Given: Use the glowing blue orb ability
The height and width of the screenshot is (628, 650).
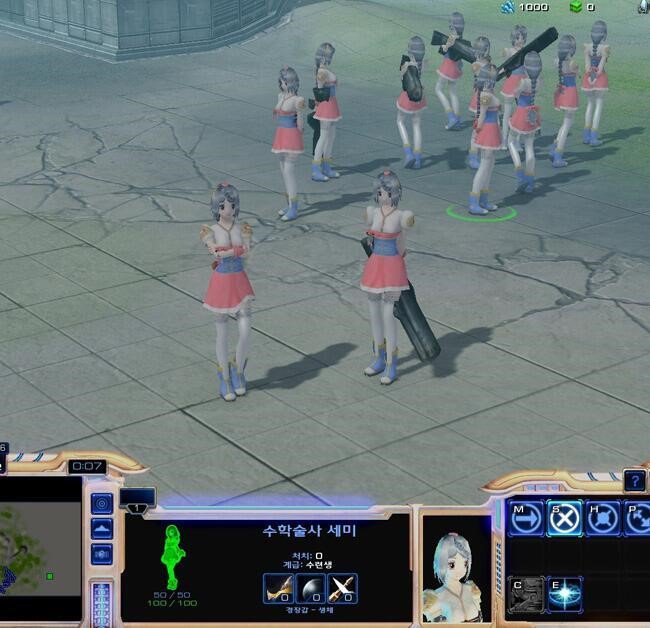Looking at the screenshot, I should (x=565, y=594).
